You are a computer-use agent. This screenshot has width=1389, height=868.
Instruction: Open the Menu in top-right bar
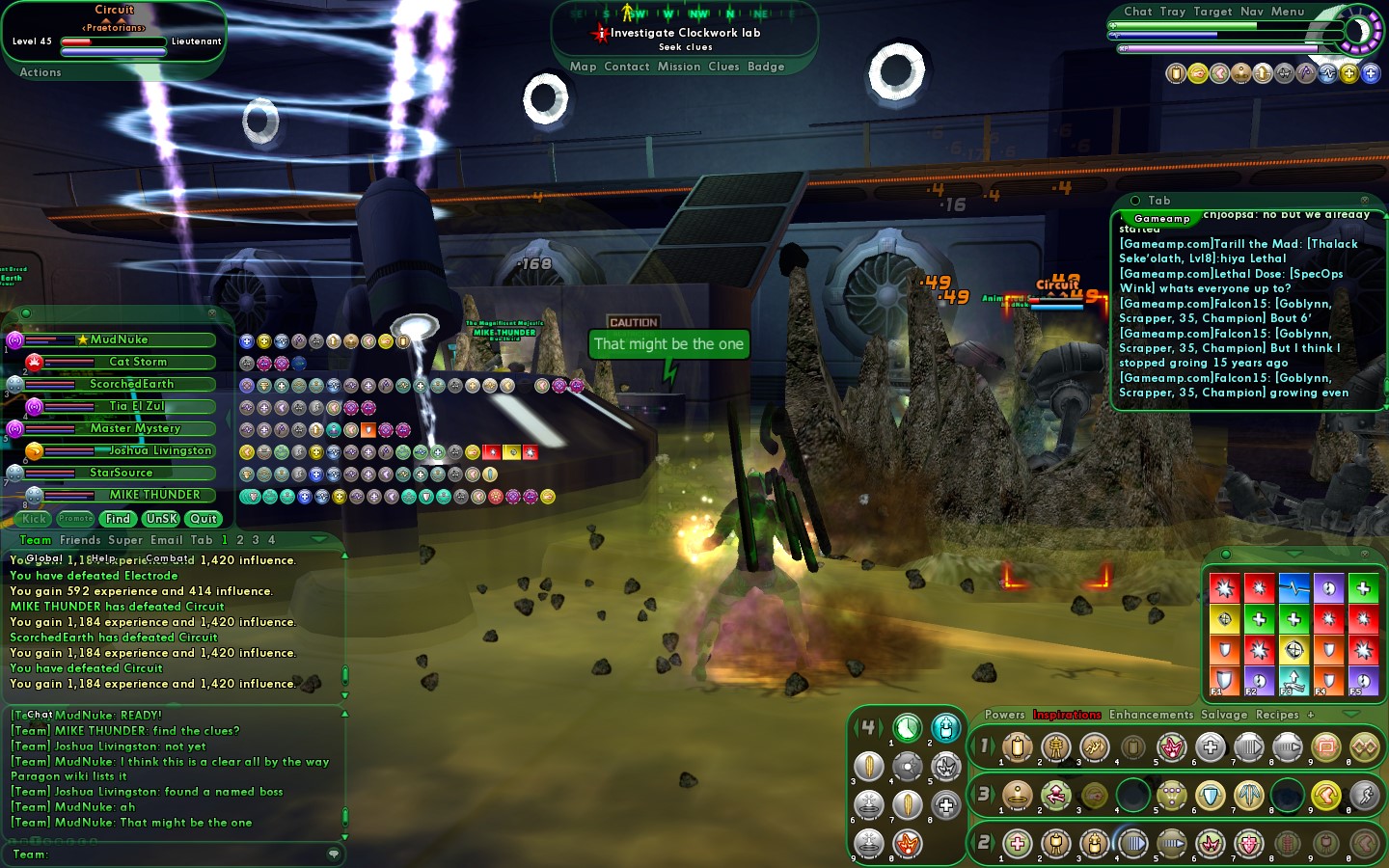tap(1288, 12)
